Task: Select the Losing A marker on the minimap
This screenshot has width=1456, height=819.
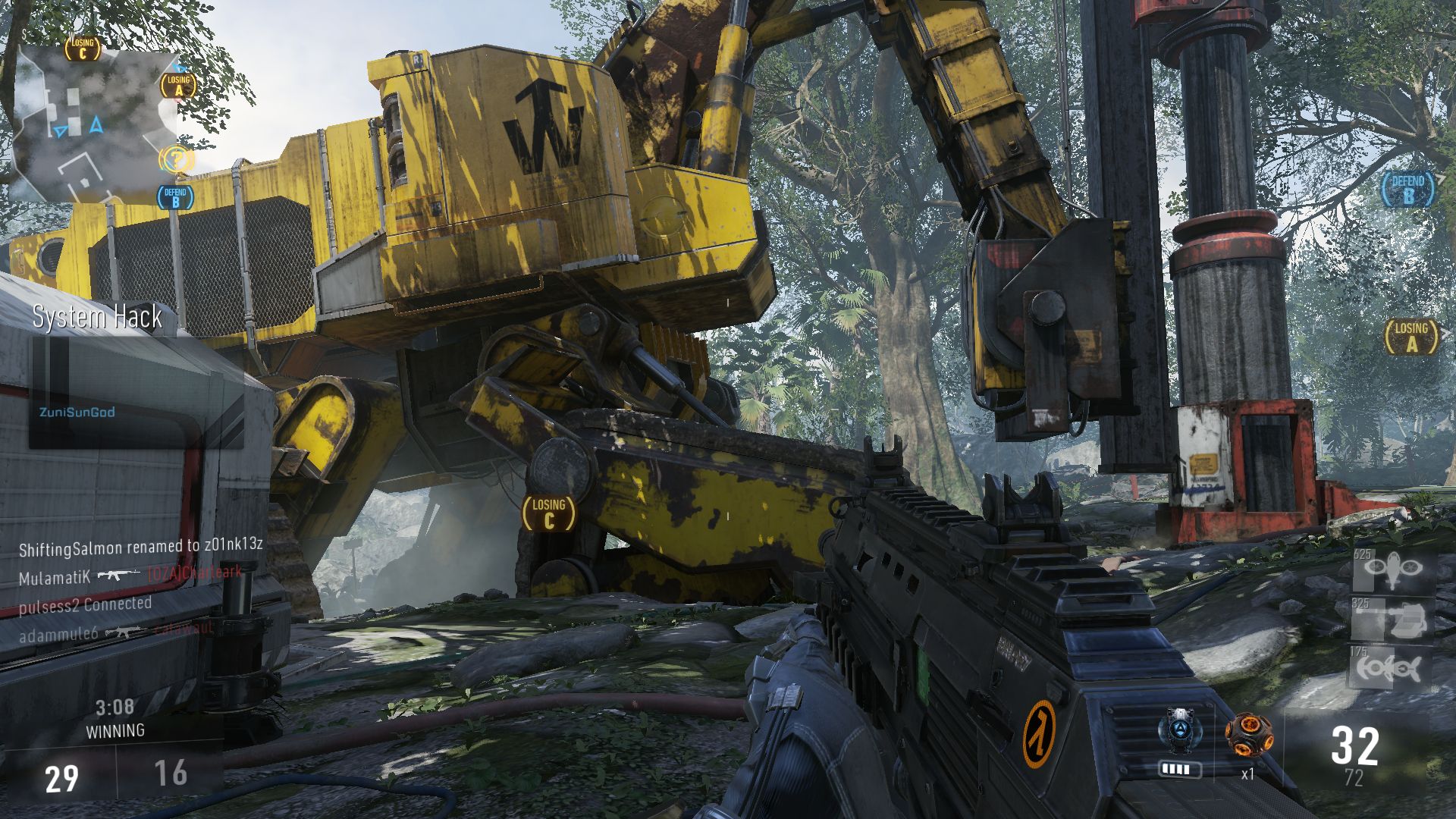Action: coord(178,85)
